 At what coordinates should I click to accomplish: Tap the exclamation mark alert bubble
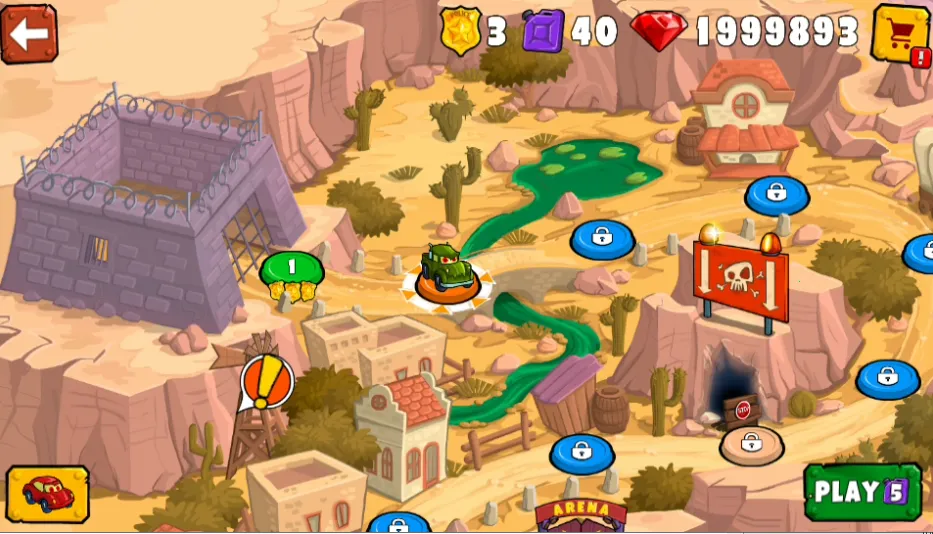267,382
